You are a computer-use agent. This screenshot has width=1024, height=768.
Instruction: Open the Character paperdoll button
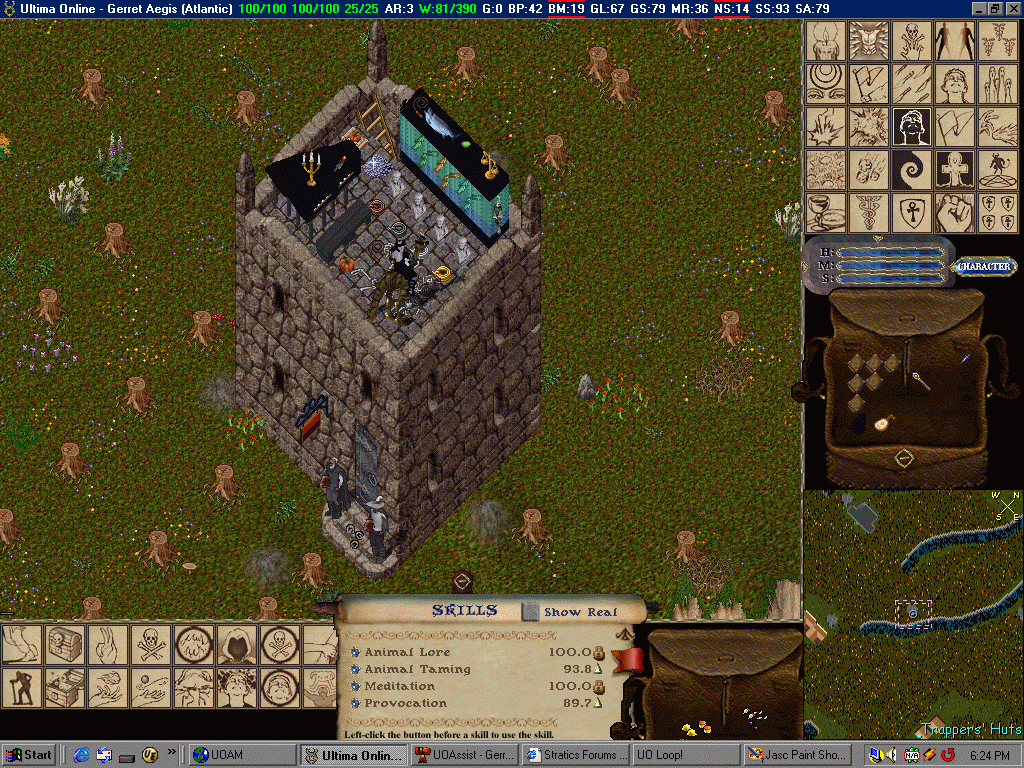tap(985, 267)
